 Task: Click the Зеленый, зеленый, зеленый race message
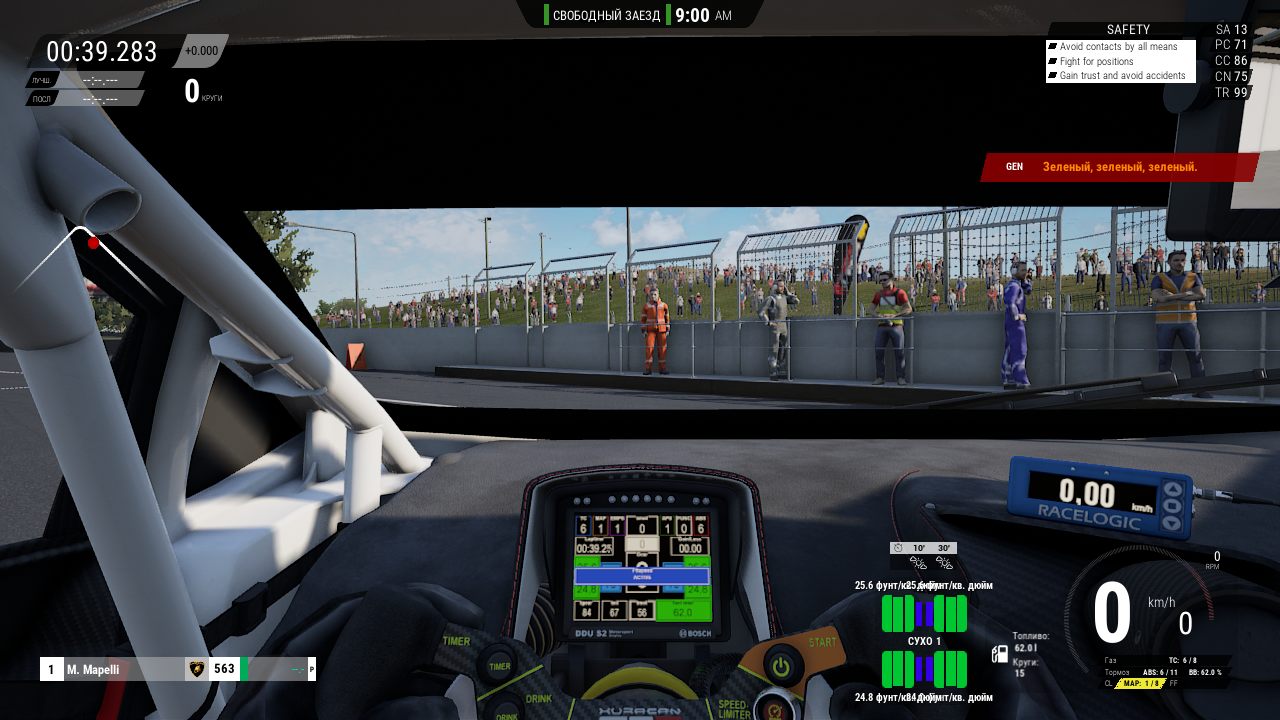point(1120,167)
